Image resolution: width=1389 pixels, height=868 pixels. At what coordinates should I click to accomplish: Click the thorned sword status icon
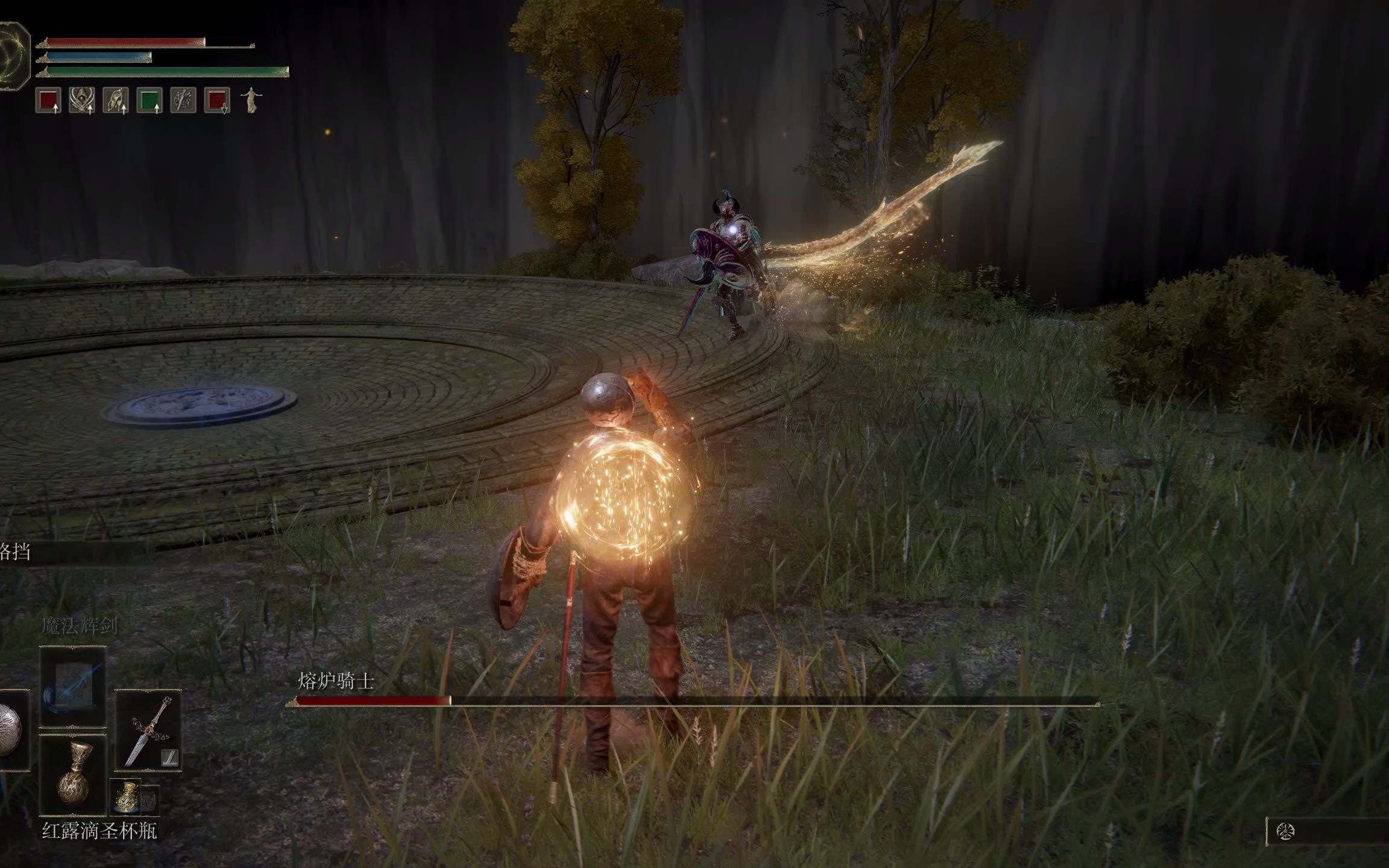tap(183, 101)
